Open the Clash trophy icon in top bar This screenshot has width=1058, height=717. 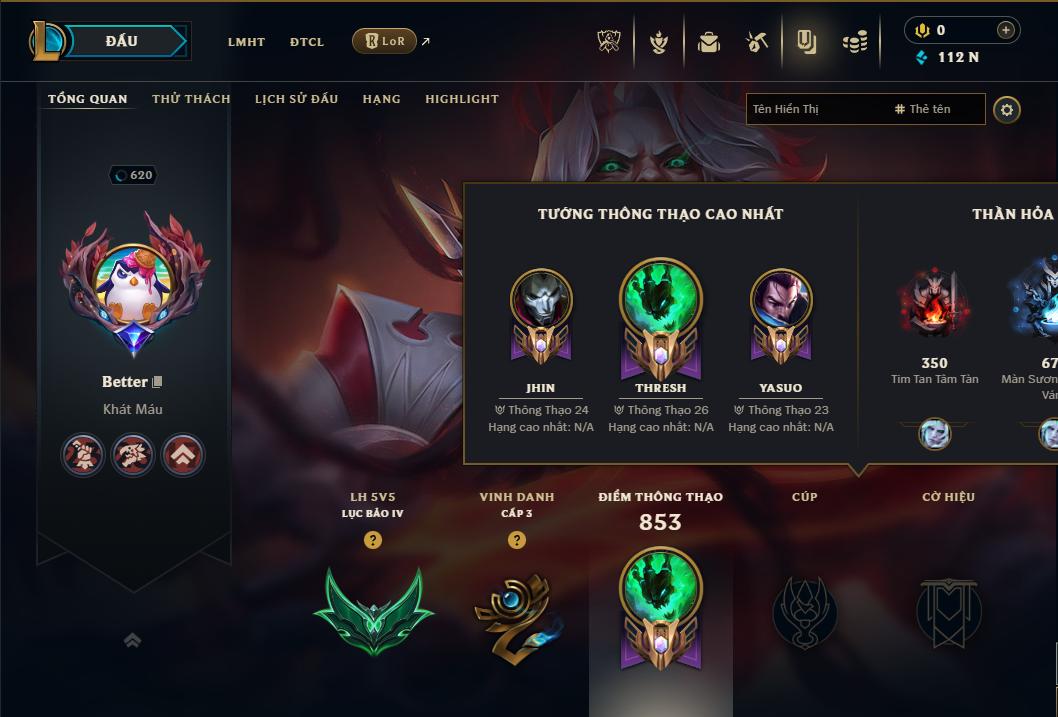click(x=610, y=42)
